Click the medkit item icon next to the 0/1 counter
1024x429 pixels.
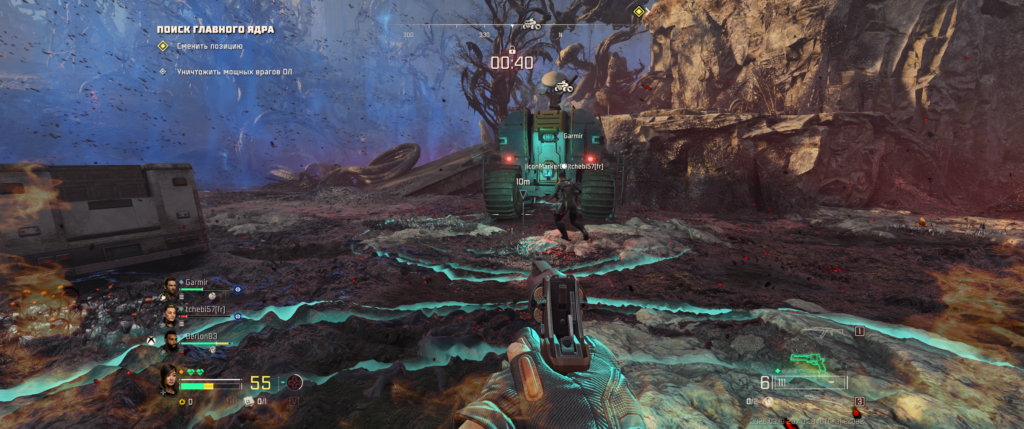(250, 401)
